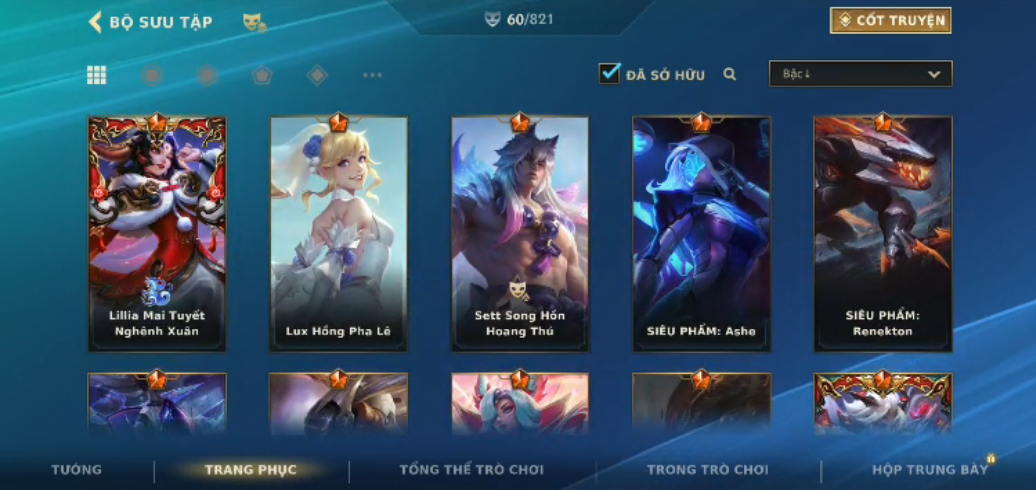
Task: Select the diamond rarity filter icon
Action: (x=317, y=75)
